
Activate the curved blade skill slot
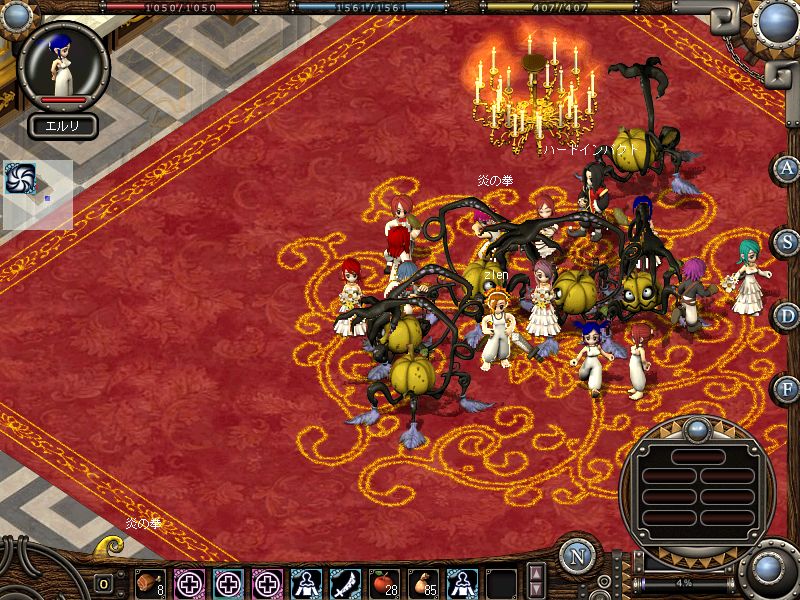345,582
